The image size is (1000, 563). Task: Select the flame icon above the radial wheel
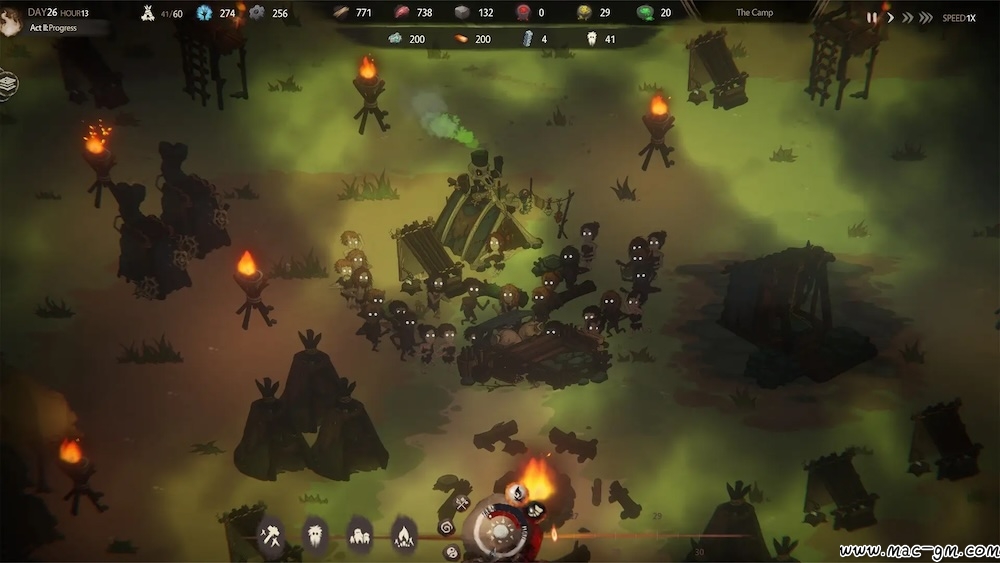pyautogui.click(x=517, y=491)
